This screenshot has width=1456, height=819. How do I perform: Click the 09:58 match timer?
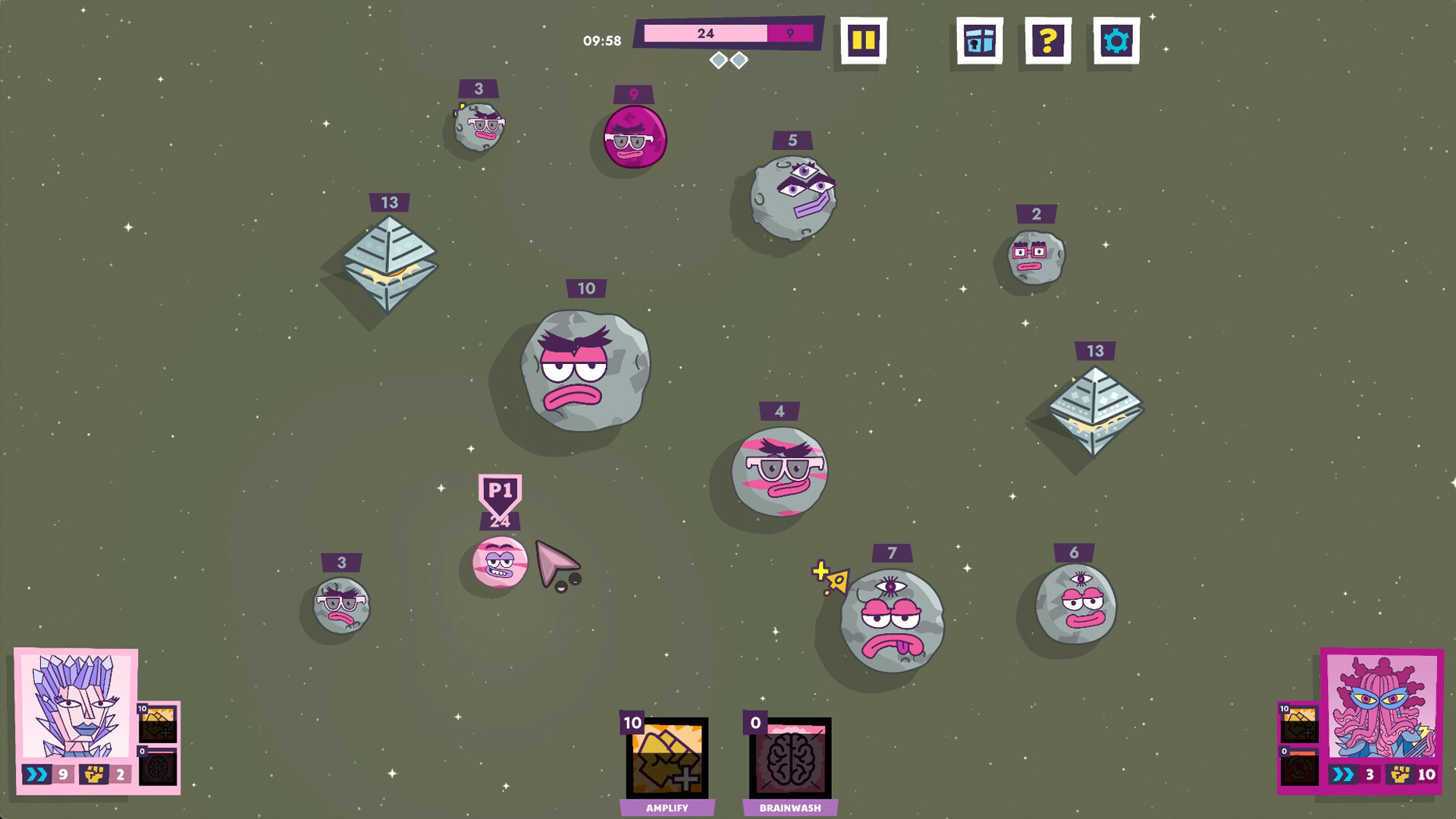[x=601, y=41]
